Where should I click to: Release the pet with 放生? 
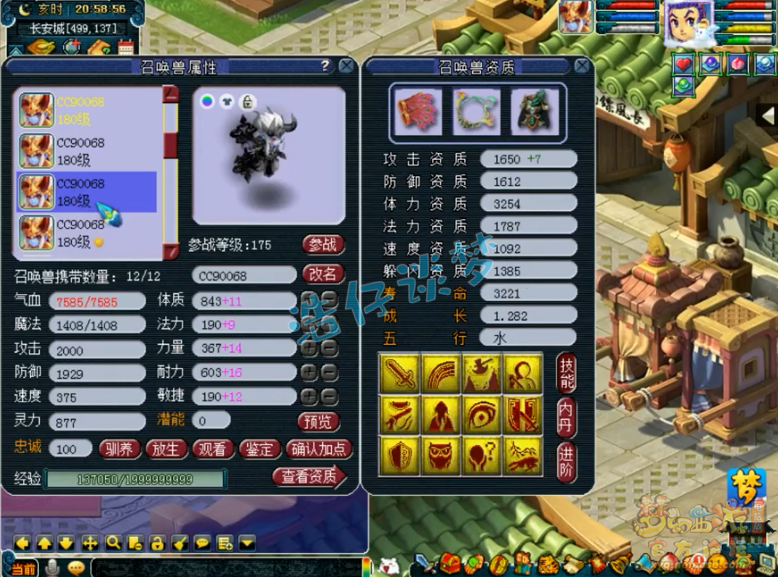(164, 449)
